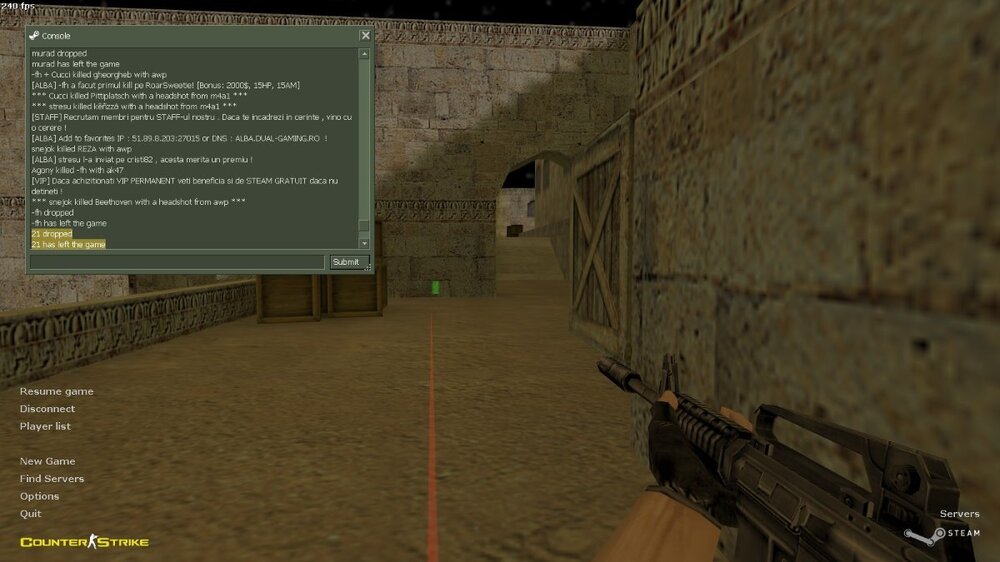Click the console Submit button
The width and height of the screenshot is (1000, 562).
point(346,262)
